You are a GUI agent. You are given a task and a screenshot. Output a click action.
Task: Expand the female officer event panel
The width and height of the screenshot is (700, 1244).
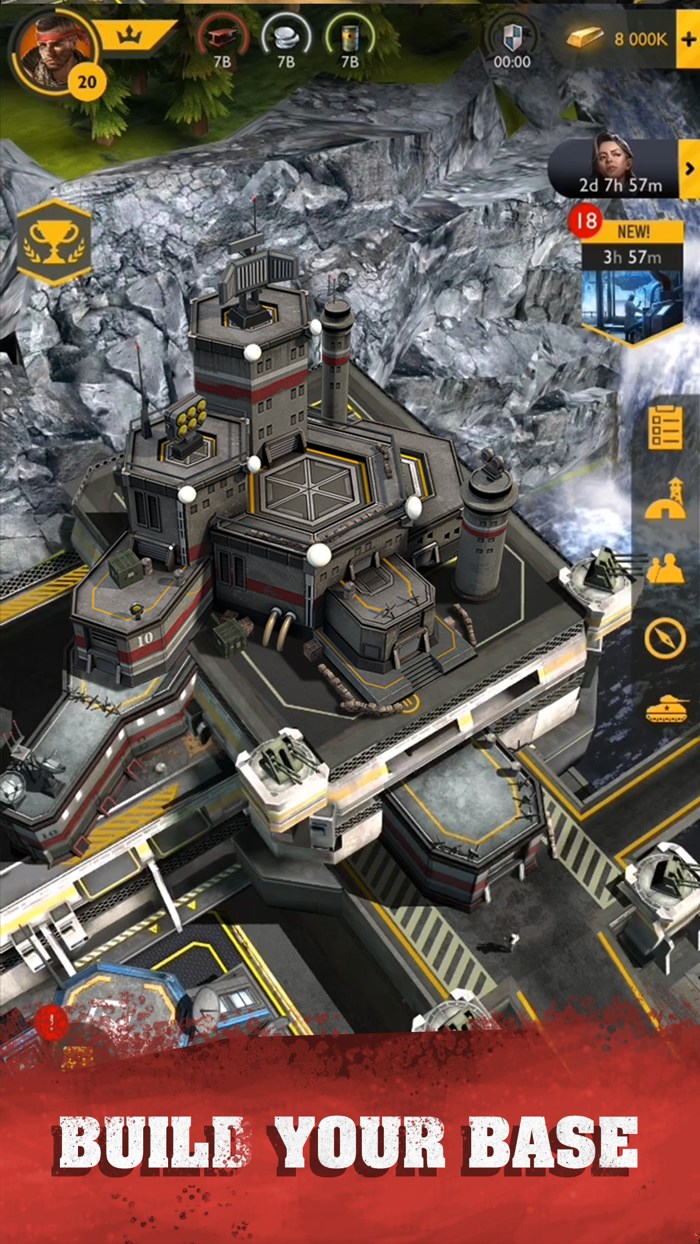click(688, 168)
